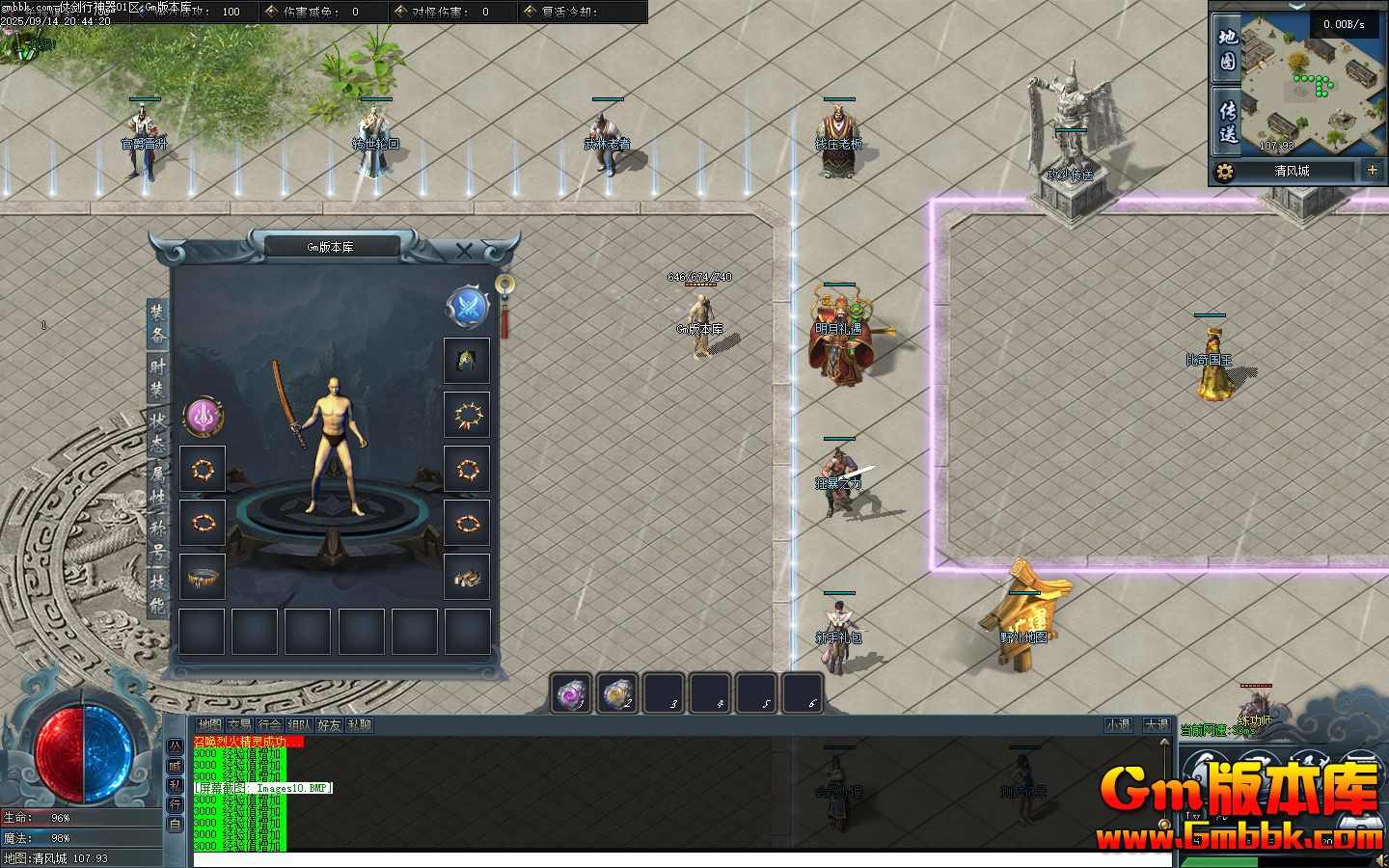Open minimap settings gear icon

(x=1225, y=172)
